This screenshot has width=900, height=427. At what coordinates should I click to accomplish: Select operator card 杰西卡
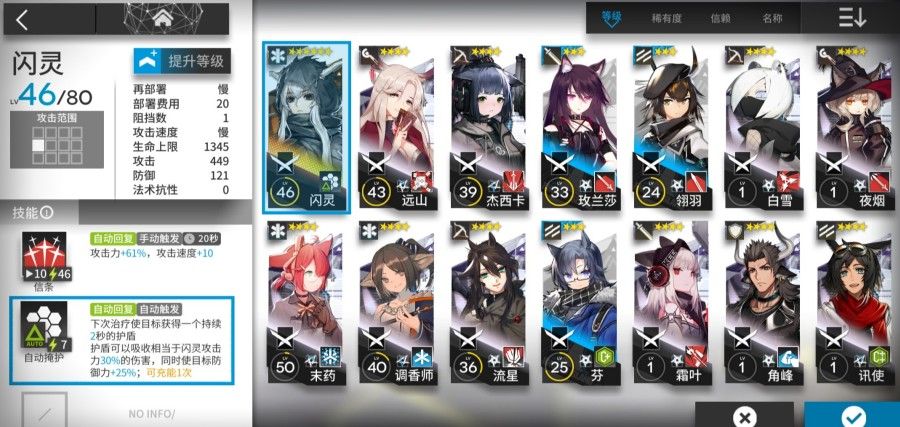click(x=489, y=127)
